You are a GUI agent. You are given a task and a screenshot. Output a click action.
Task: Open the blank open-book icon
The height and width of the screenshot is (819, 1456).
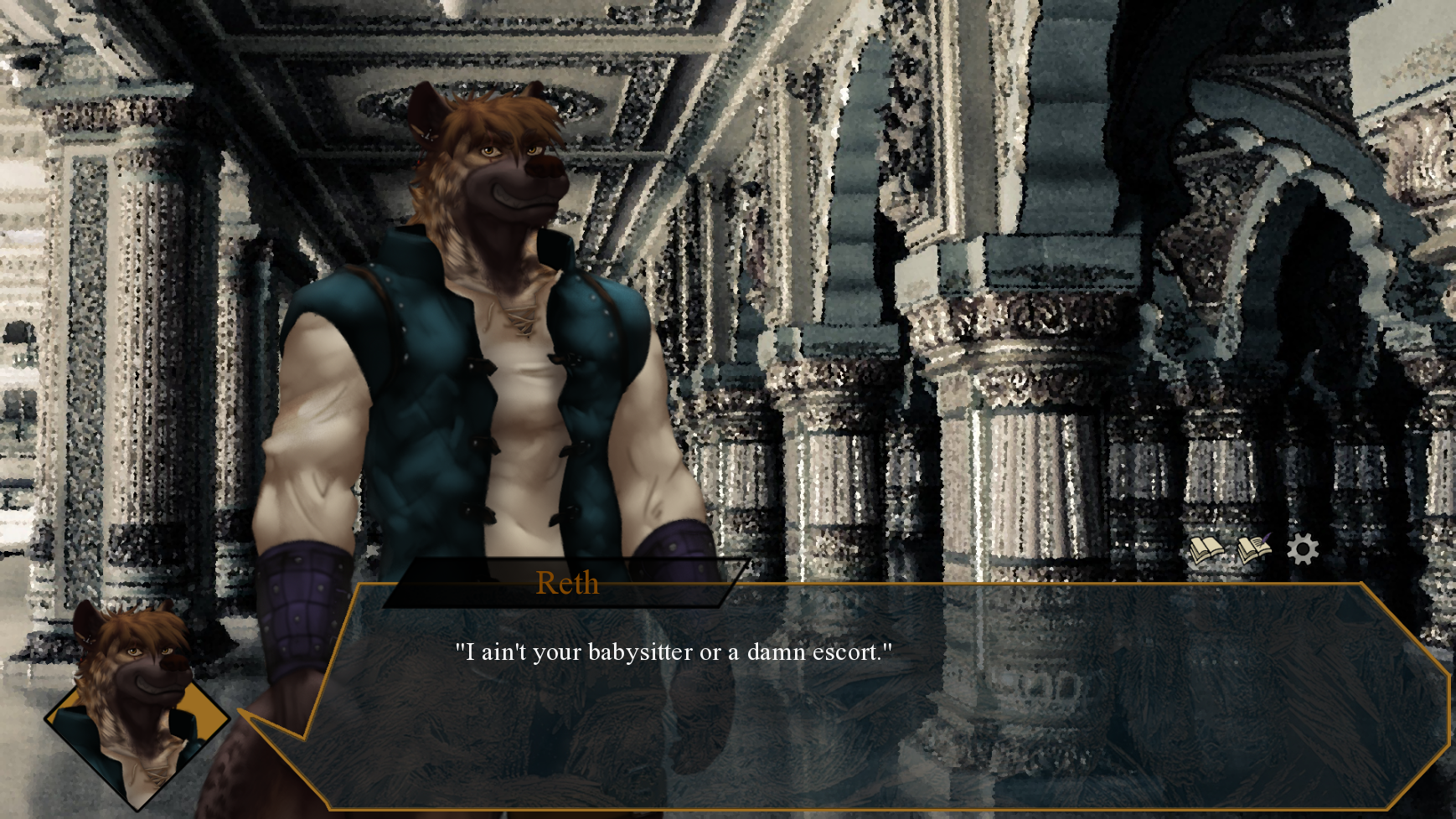pos(1206,550)
